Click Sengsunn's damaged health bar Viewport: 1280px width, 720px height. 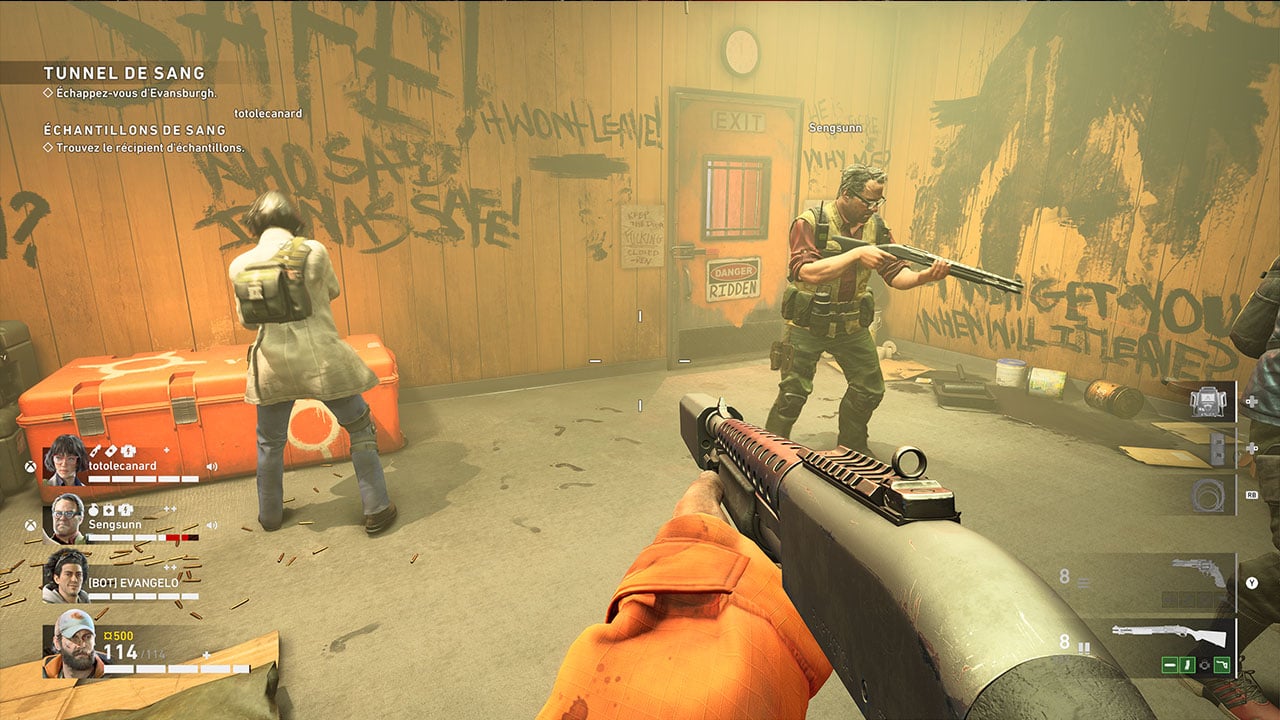181,536
